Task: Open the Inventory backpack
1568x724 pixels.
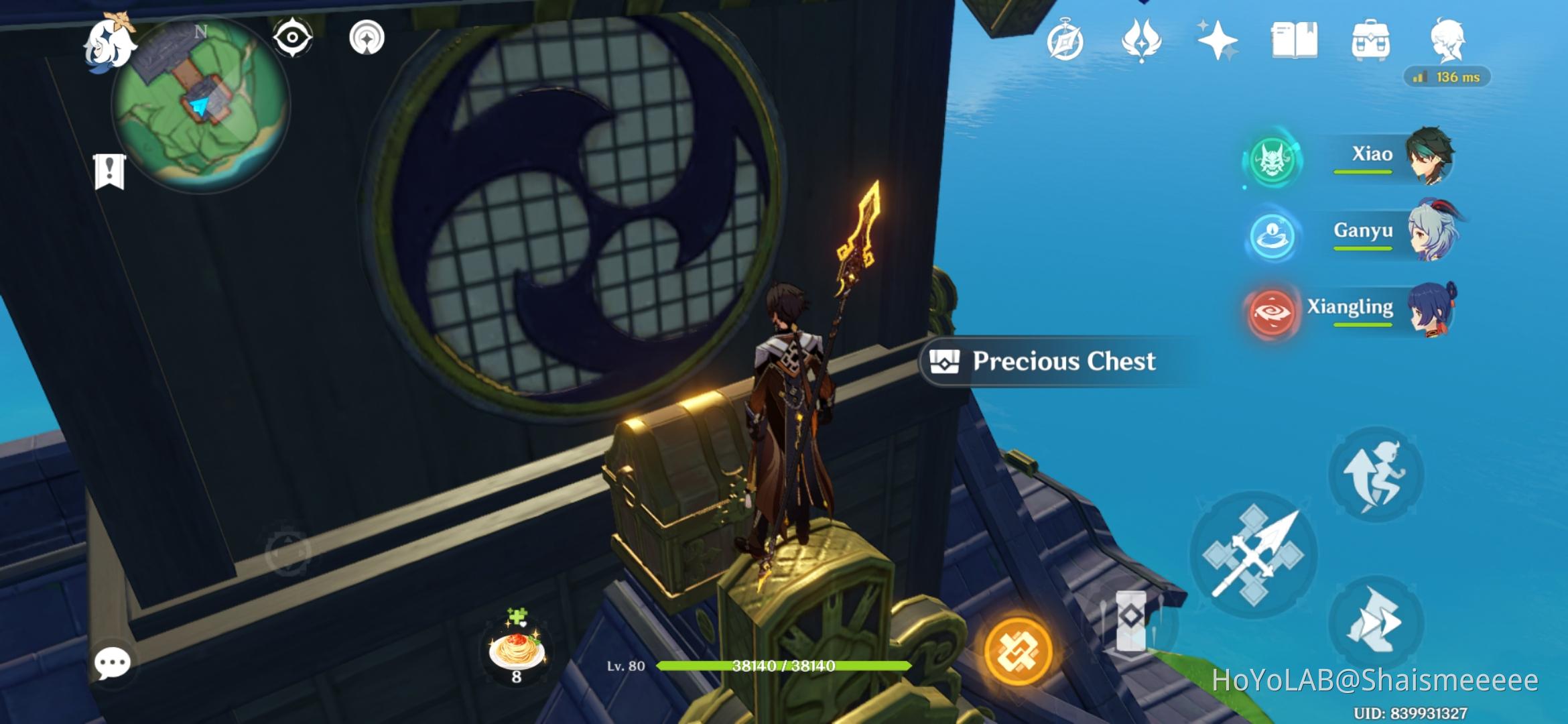Action: point(1370,42)
